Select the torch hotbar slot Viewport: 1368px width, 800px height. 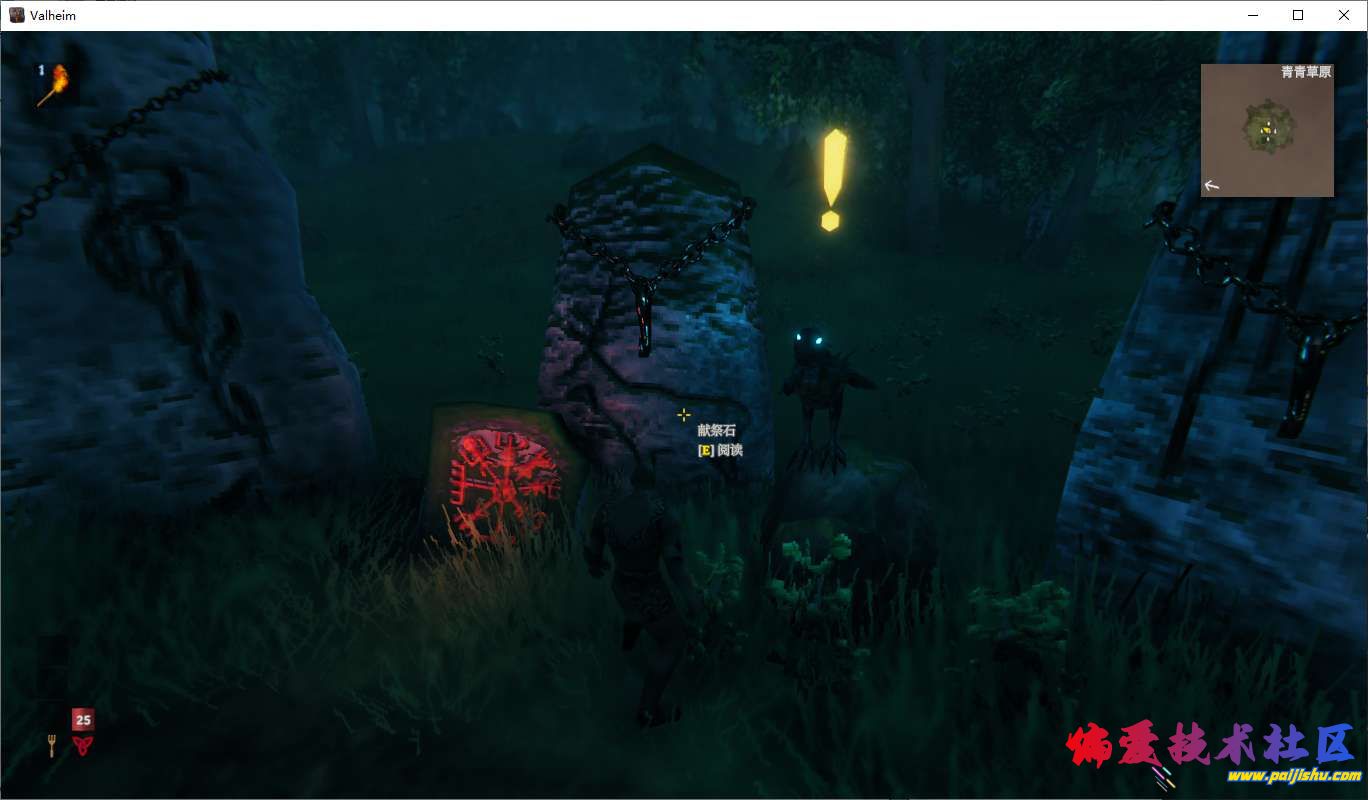coord(54,84)
